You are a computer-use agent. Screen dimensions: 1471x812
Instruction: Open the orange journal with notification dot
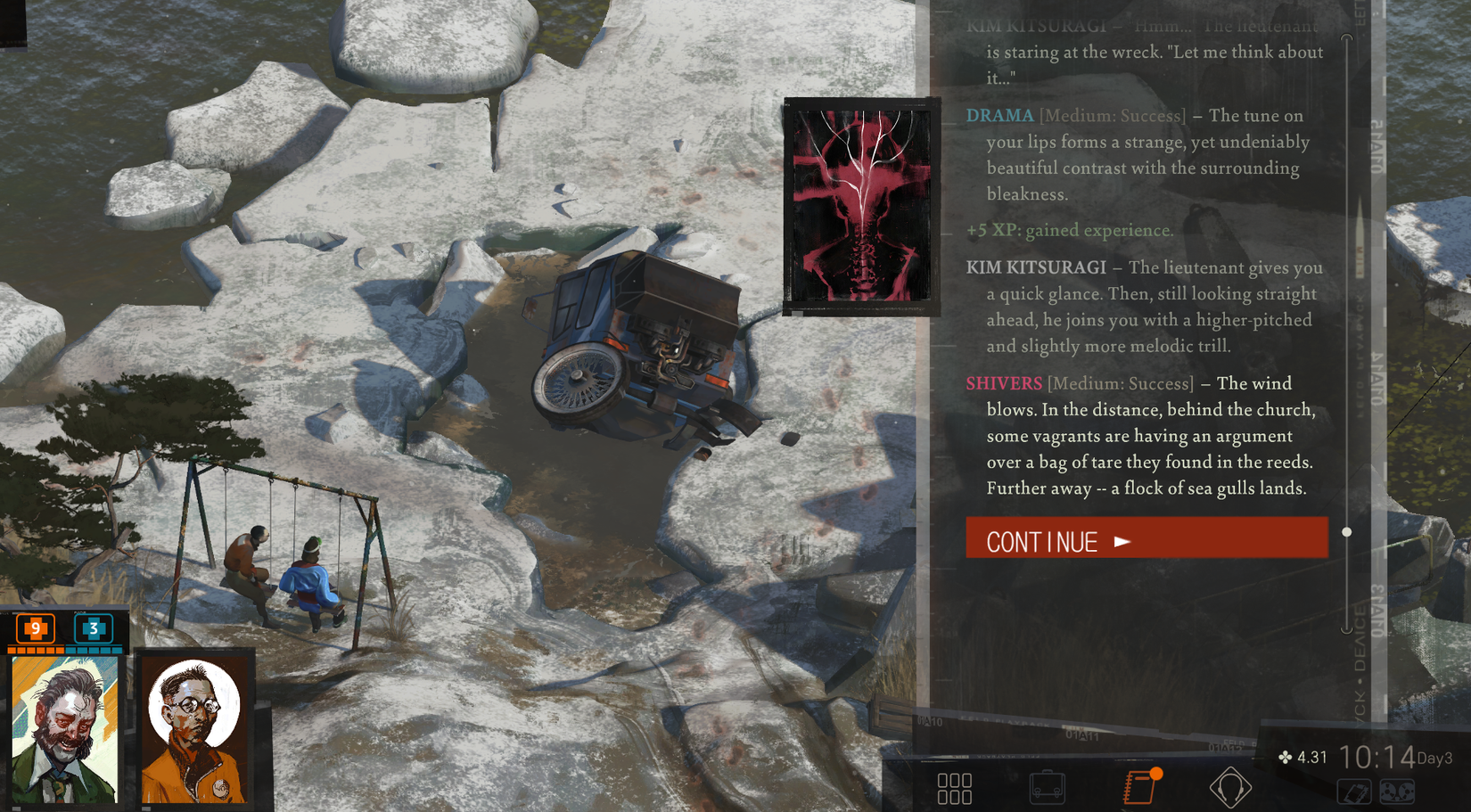coord(1142,785)
